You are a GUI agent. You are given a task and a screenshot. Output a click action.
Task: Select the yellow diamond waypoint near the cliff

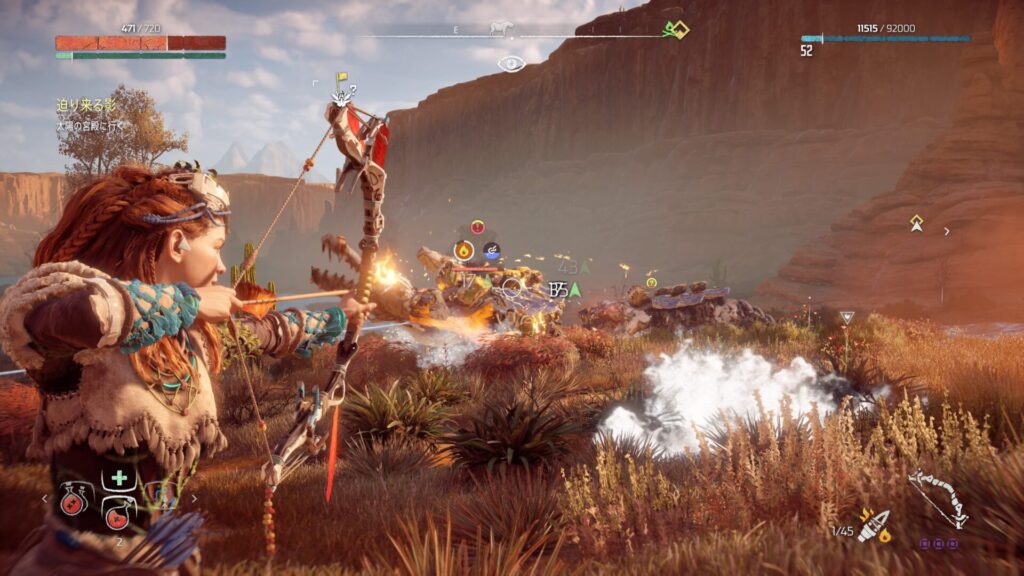(916, 223)
